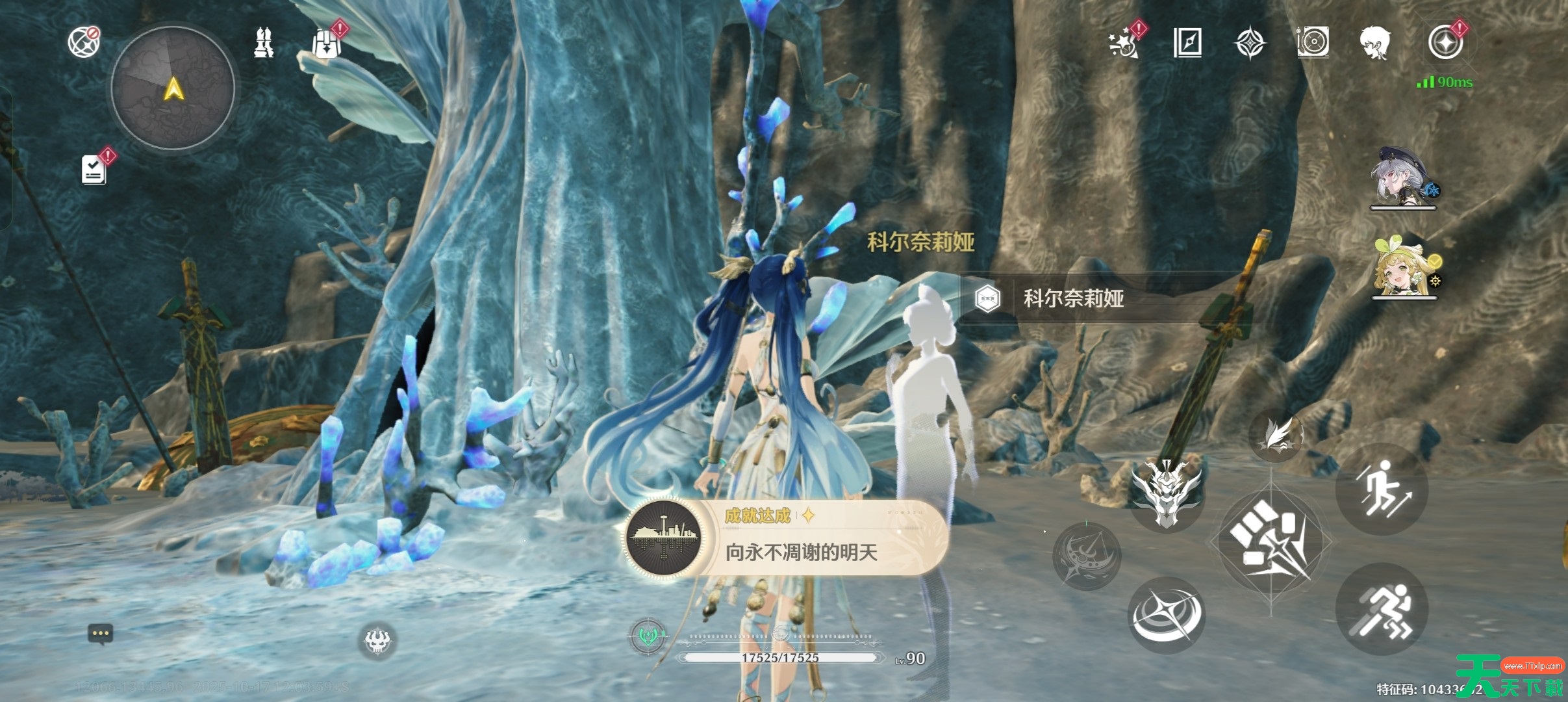Tap the skull boss challenge icon
The height and width of the screenshot is (702, 1568).
(377, 641)
